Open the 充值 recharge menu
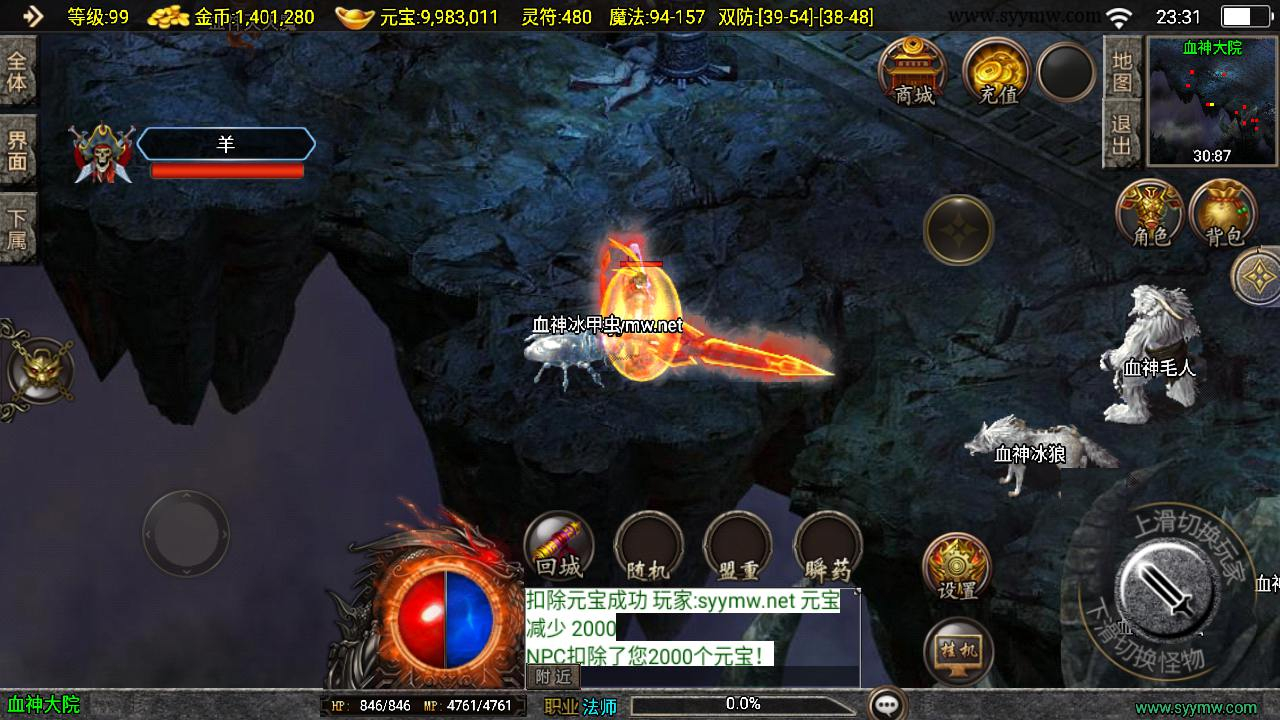This screenshot has width=1280, height=720. tap(997, 70)
